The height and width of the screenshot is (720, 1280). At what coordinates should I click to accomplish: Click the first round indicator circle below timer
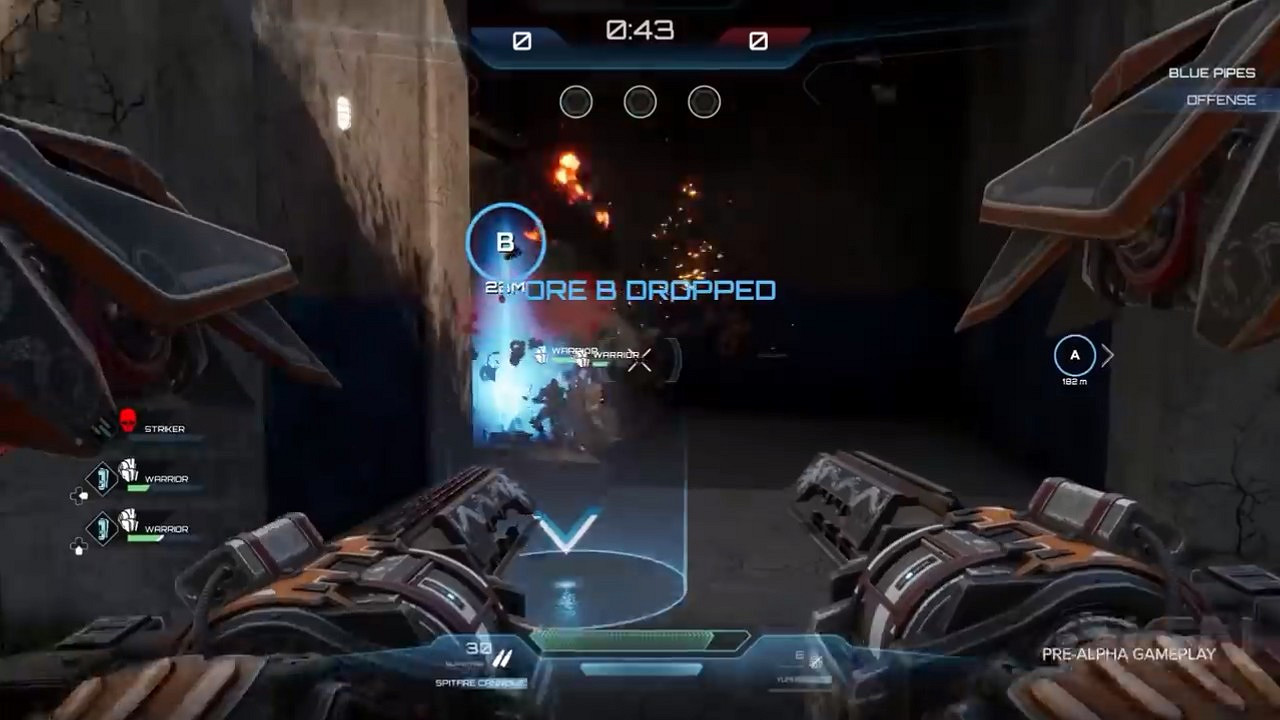[x=576, y=101]
